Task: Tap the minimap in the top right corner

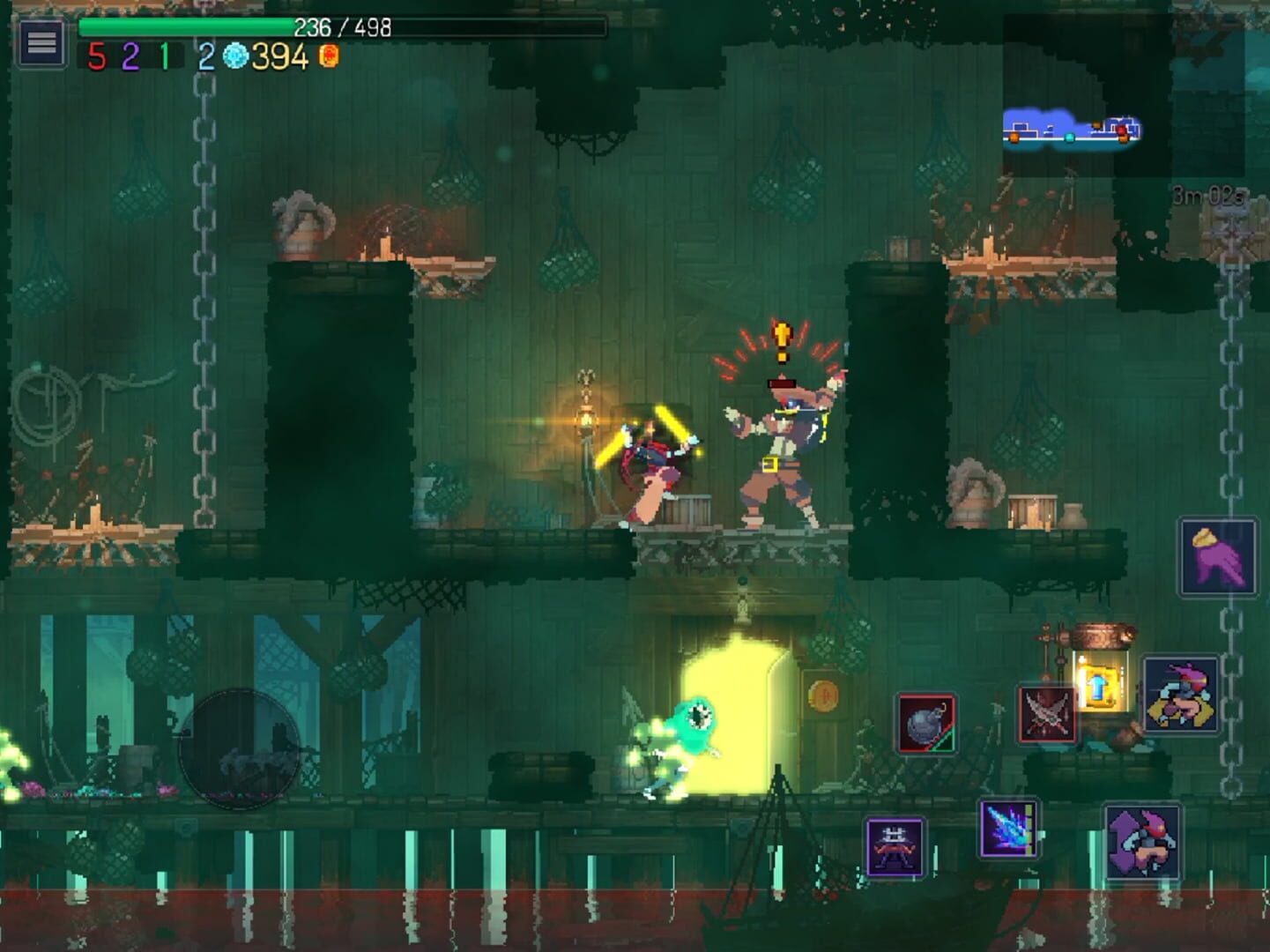Action: 1071,130
